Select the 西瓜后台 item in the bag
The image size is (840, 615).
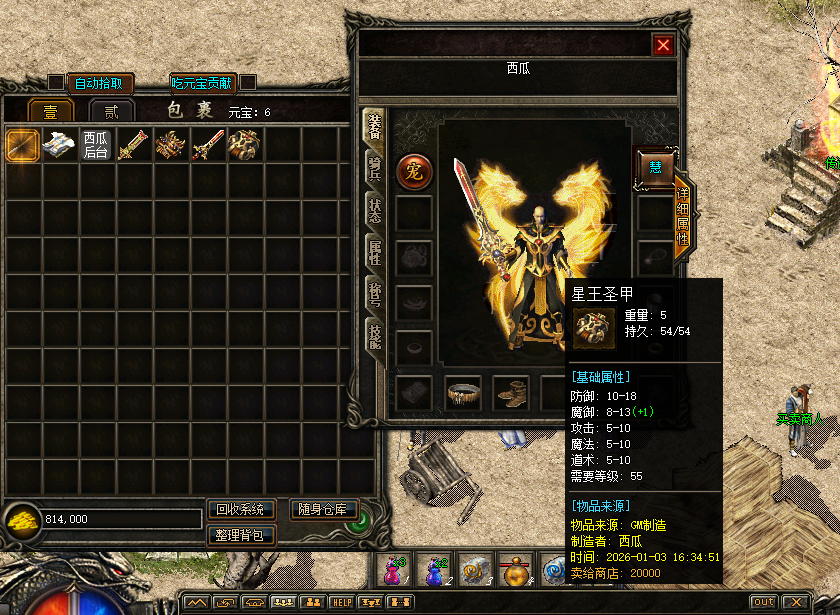coord(96,145)
